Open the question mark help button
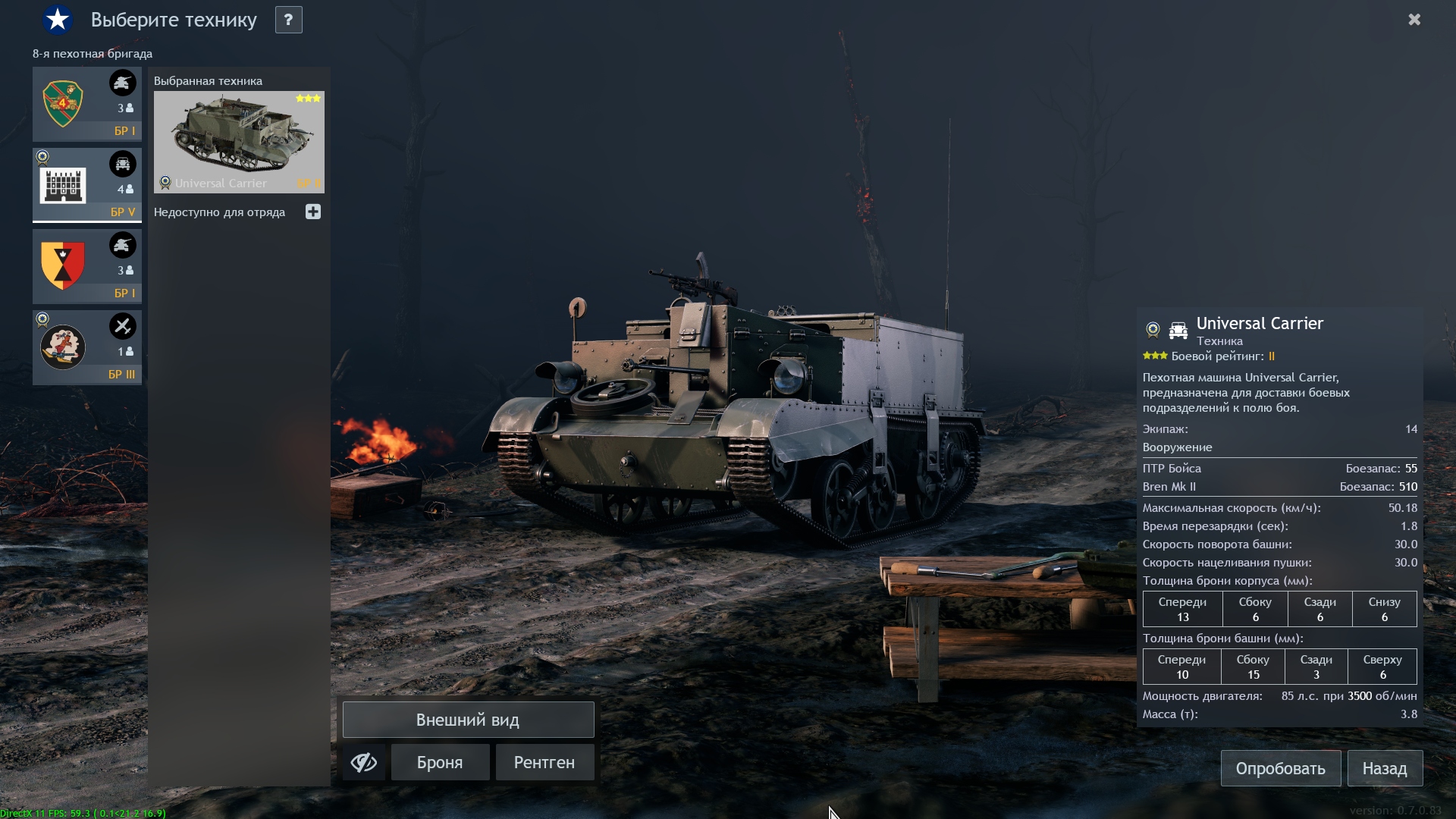Screen dimensions: 1456x819 (288, 20)
